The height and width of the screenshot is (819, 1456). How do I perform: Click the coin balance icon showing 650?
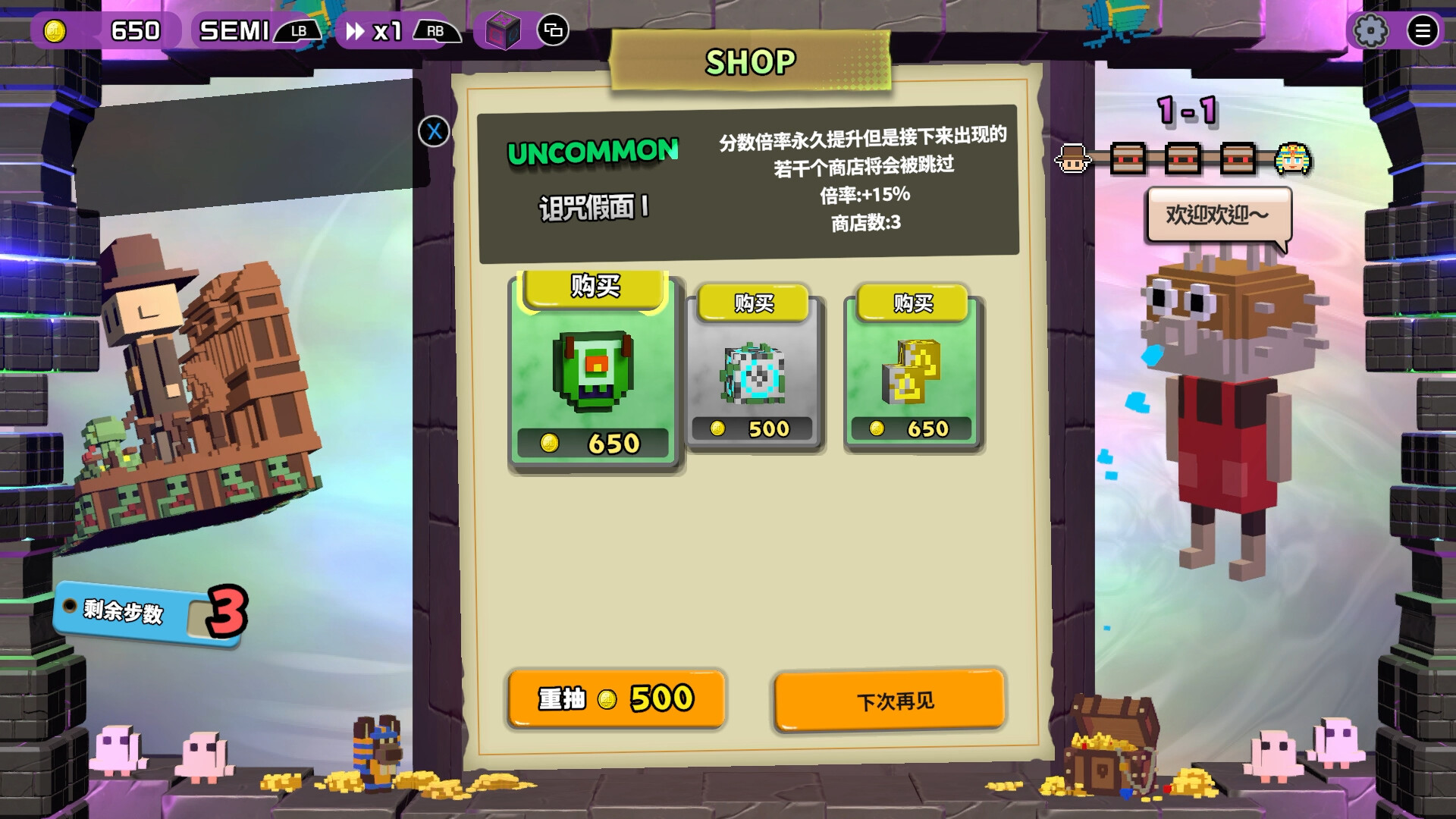pos(57,29)
